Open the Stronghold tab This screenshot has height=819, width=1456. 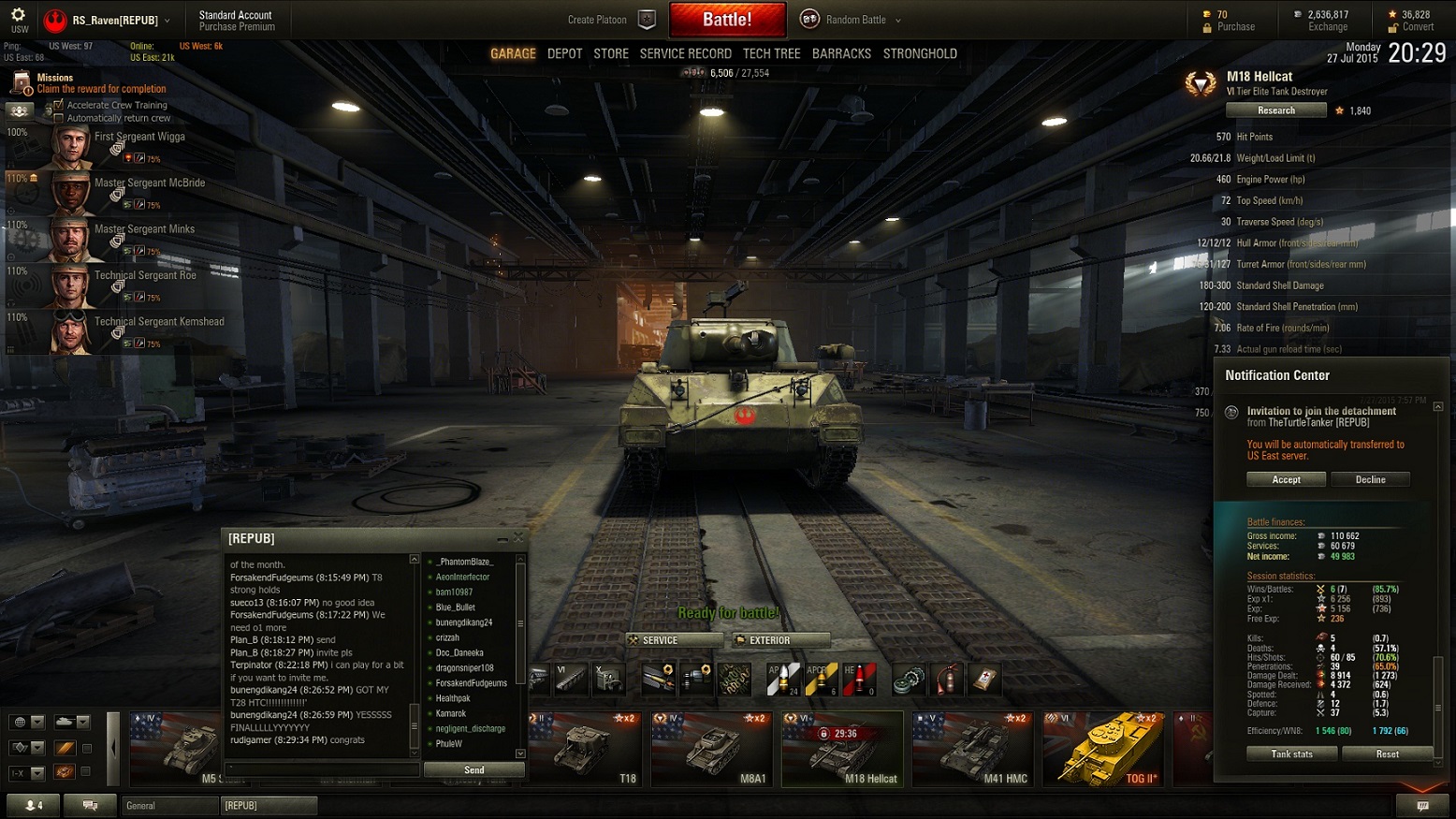[x=920, y=54]
